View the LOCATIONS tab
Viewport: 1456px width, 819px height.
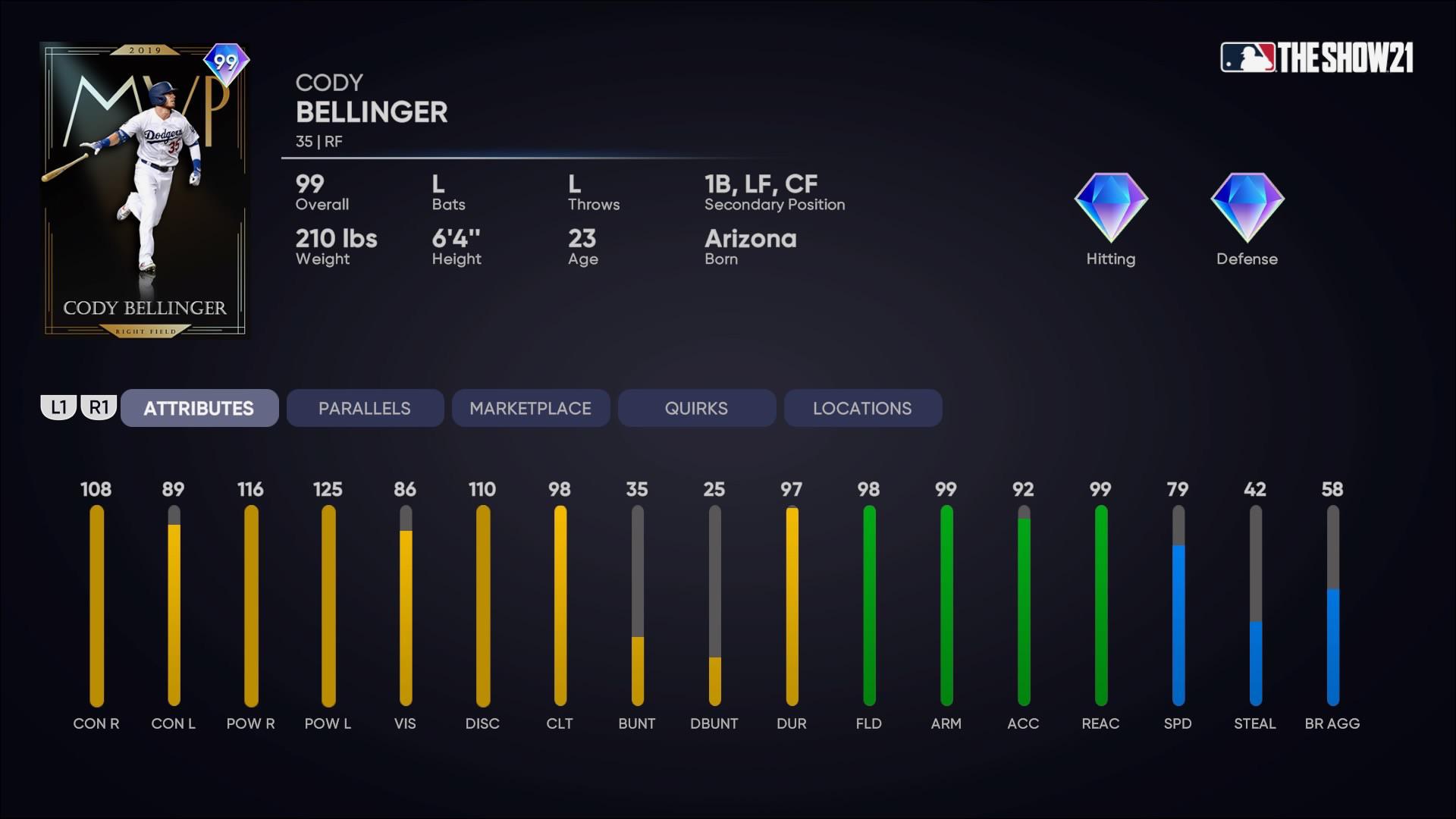862,408
